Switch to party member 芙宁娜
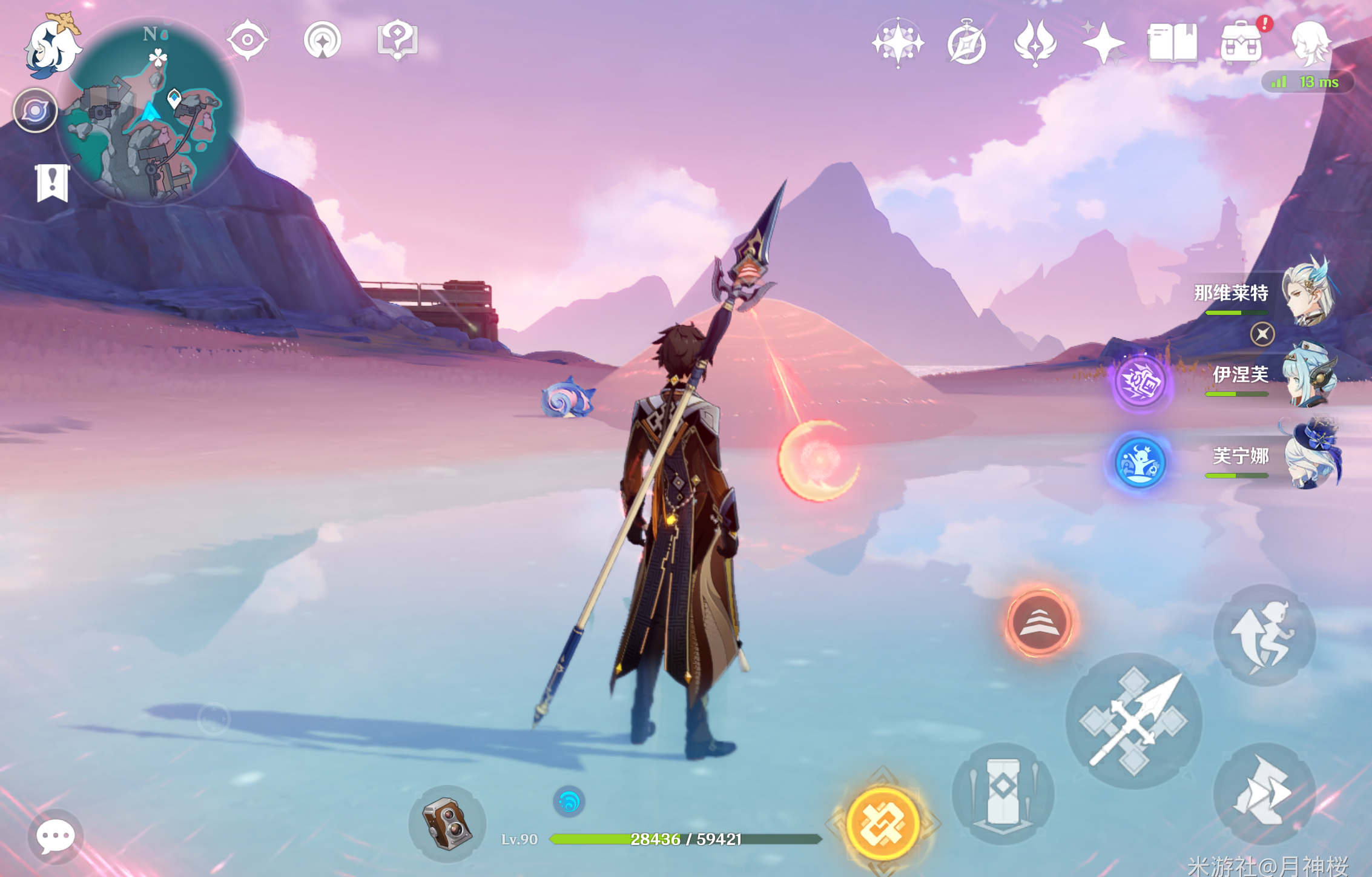This screenshot has height=877, width=1372. (1308, 455)
